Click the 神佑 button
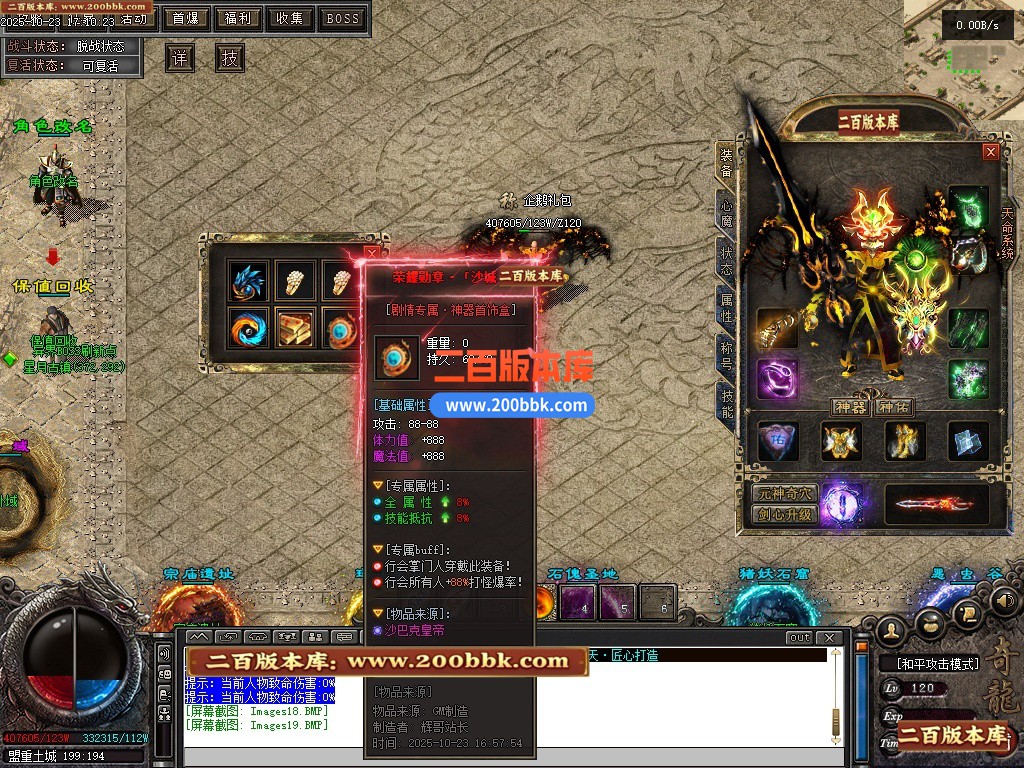The image size is (1024, 768). point(894,407)
